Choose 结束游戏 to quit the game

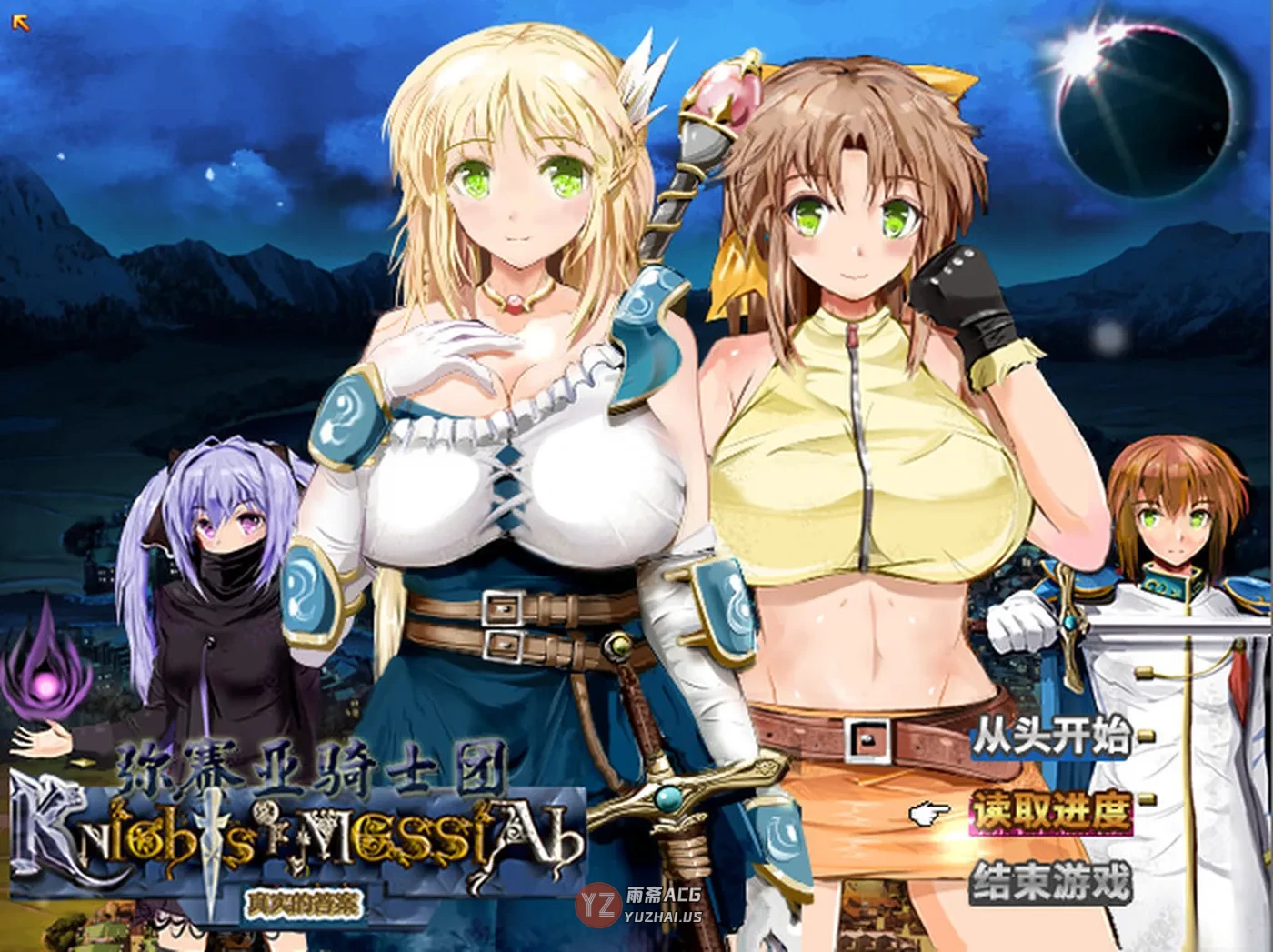[x=1051, y=881]
